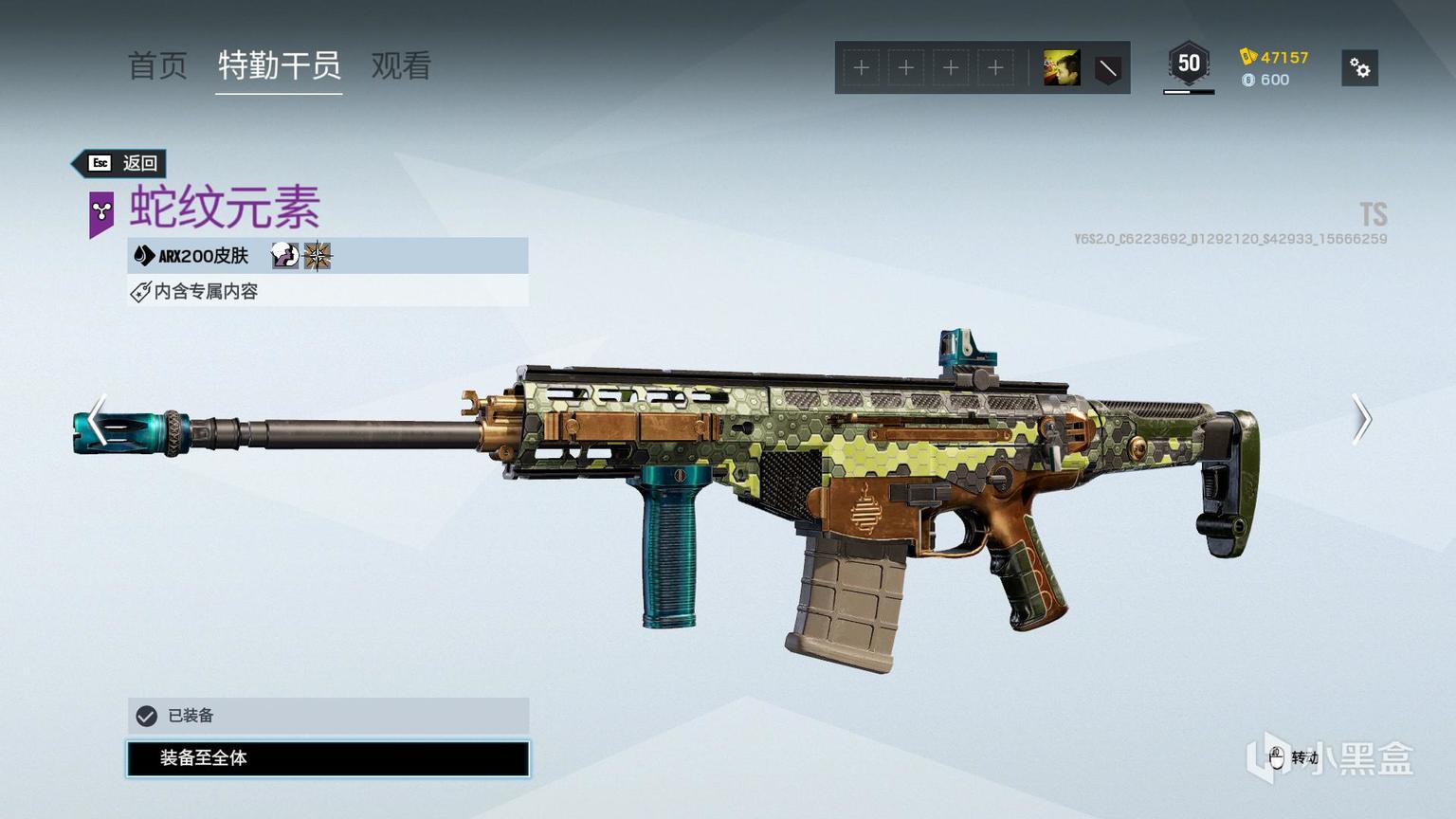Equip skin to all with 装备至全体
This screenshot has width=1456, height=819.
pos(328,758)
